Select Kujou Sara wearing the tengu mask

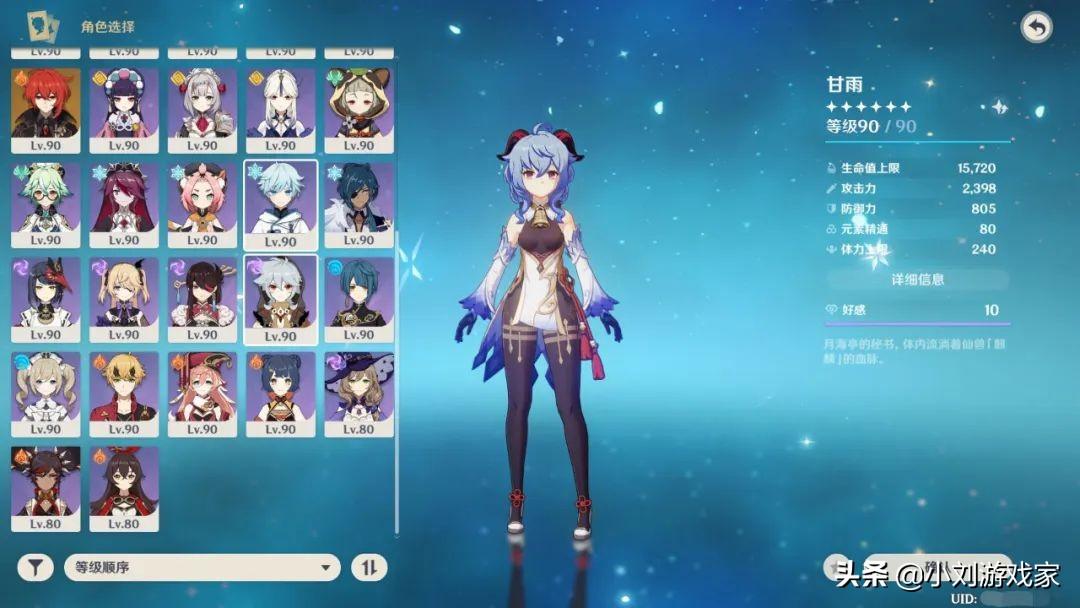pyautogui.click(x=46, y=299)
